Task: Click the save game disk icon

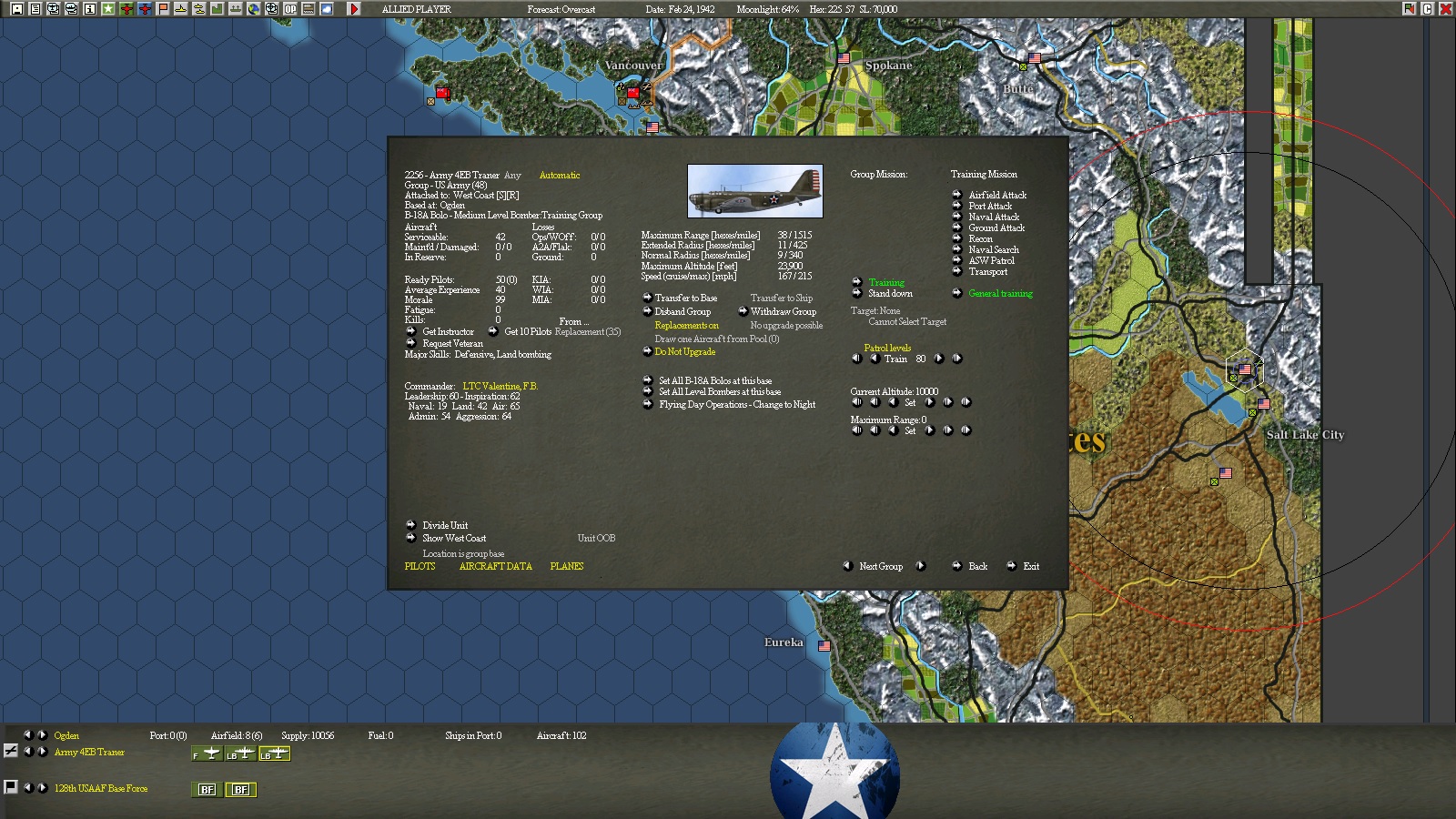Action: point(18,8)
